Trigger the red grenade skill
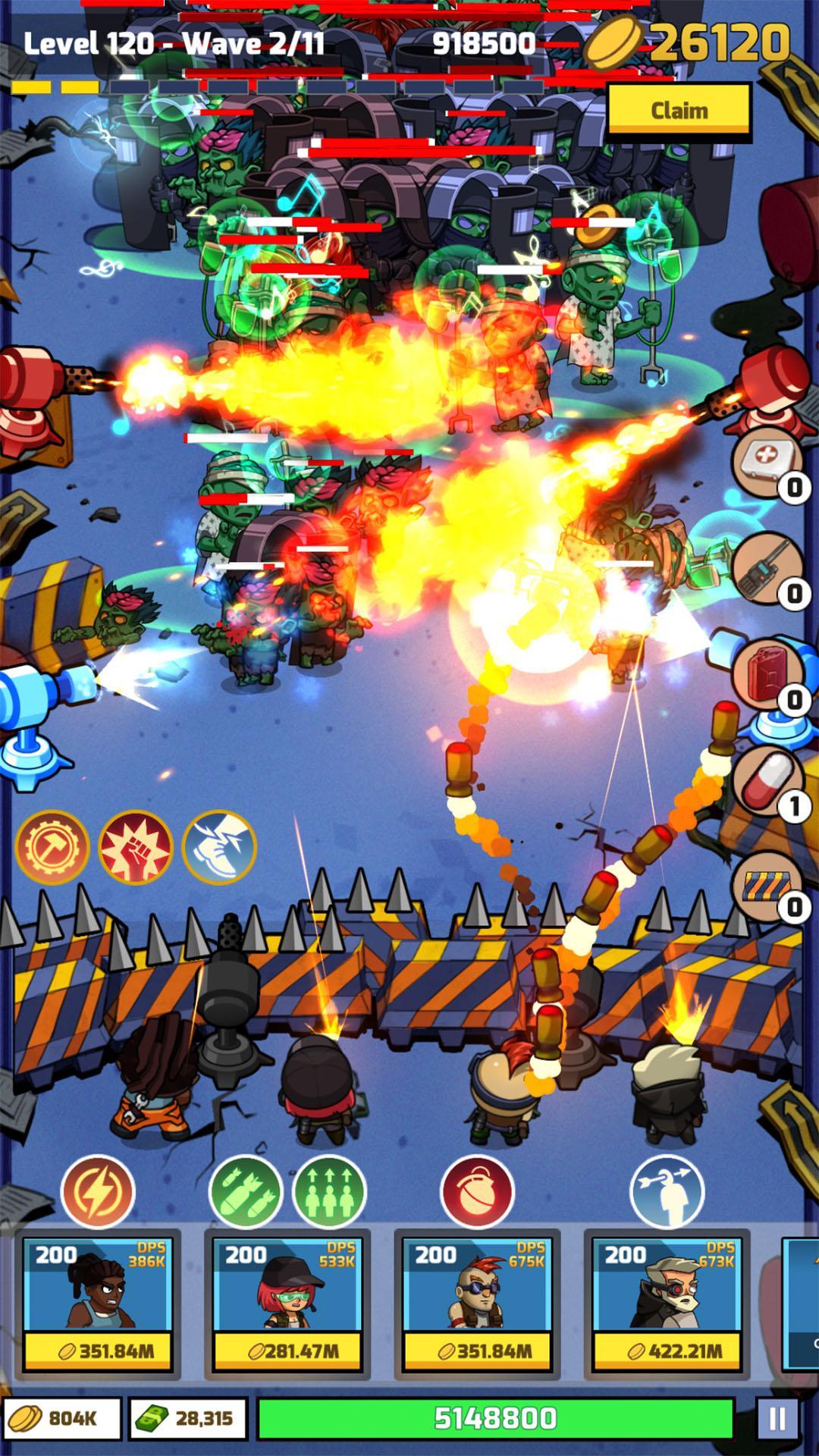This screenshot has width=819, height=1456. pyautogui.click(x=477, y=1192)
